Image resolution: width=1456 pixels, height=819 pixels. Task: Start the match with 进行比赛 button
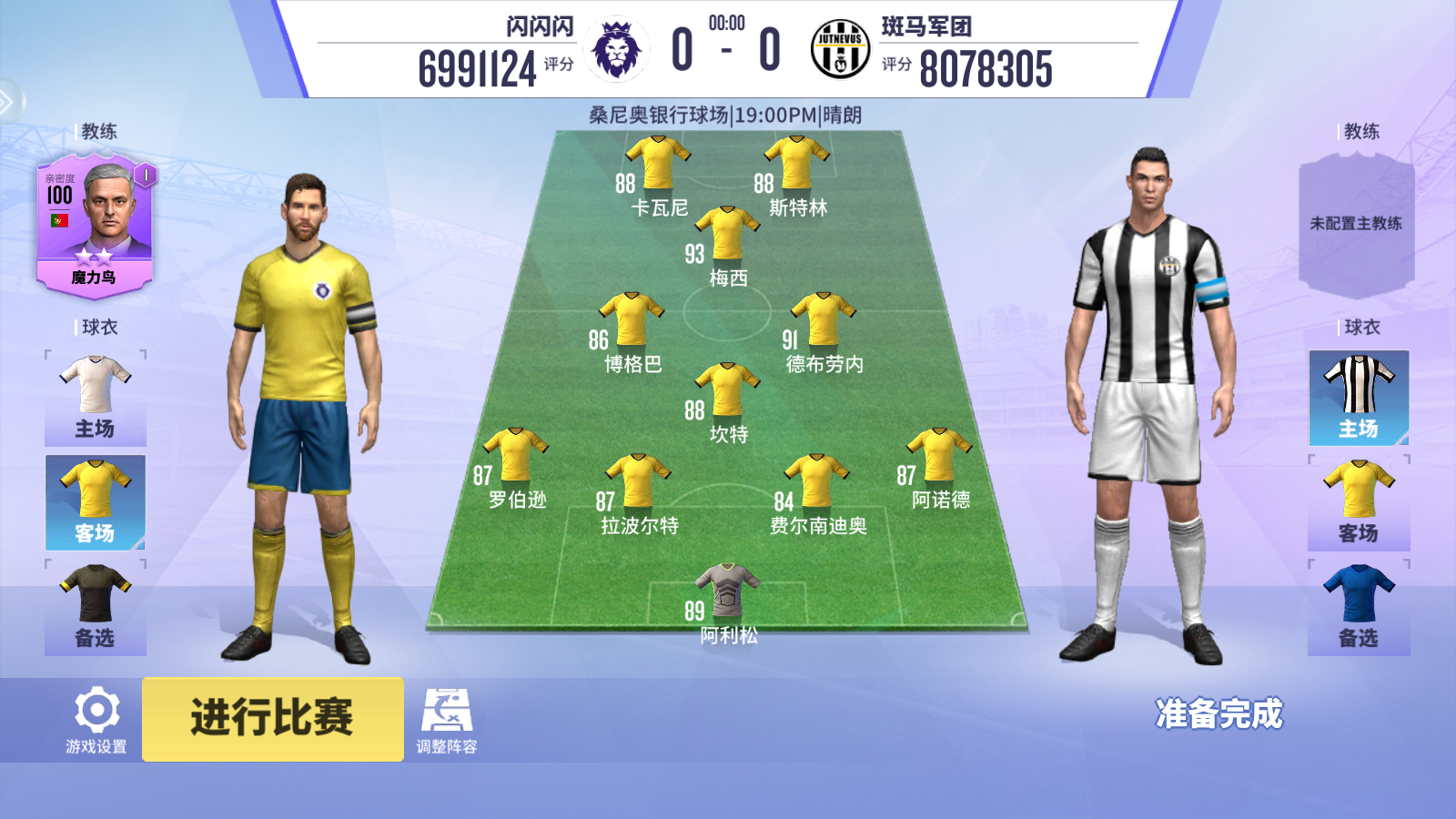(272, 718)
